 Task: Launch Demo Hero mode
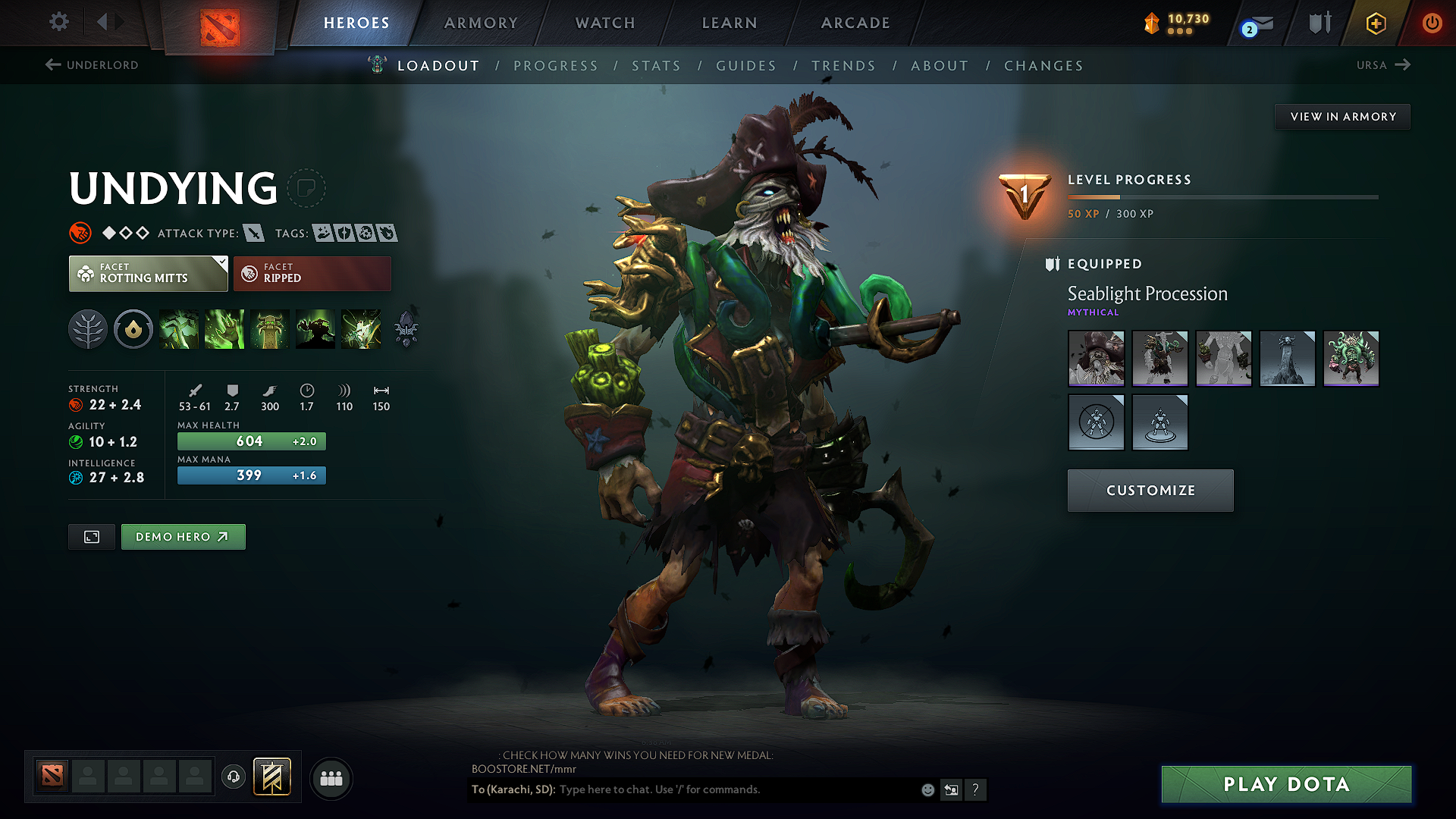point(183,537)
